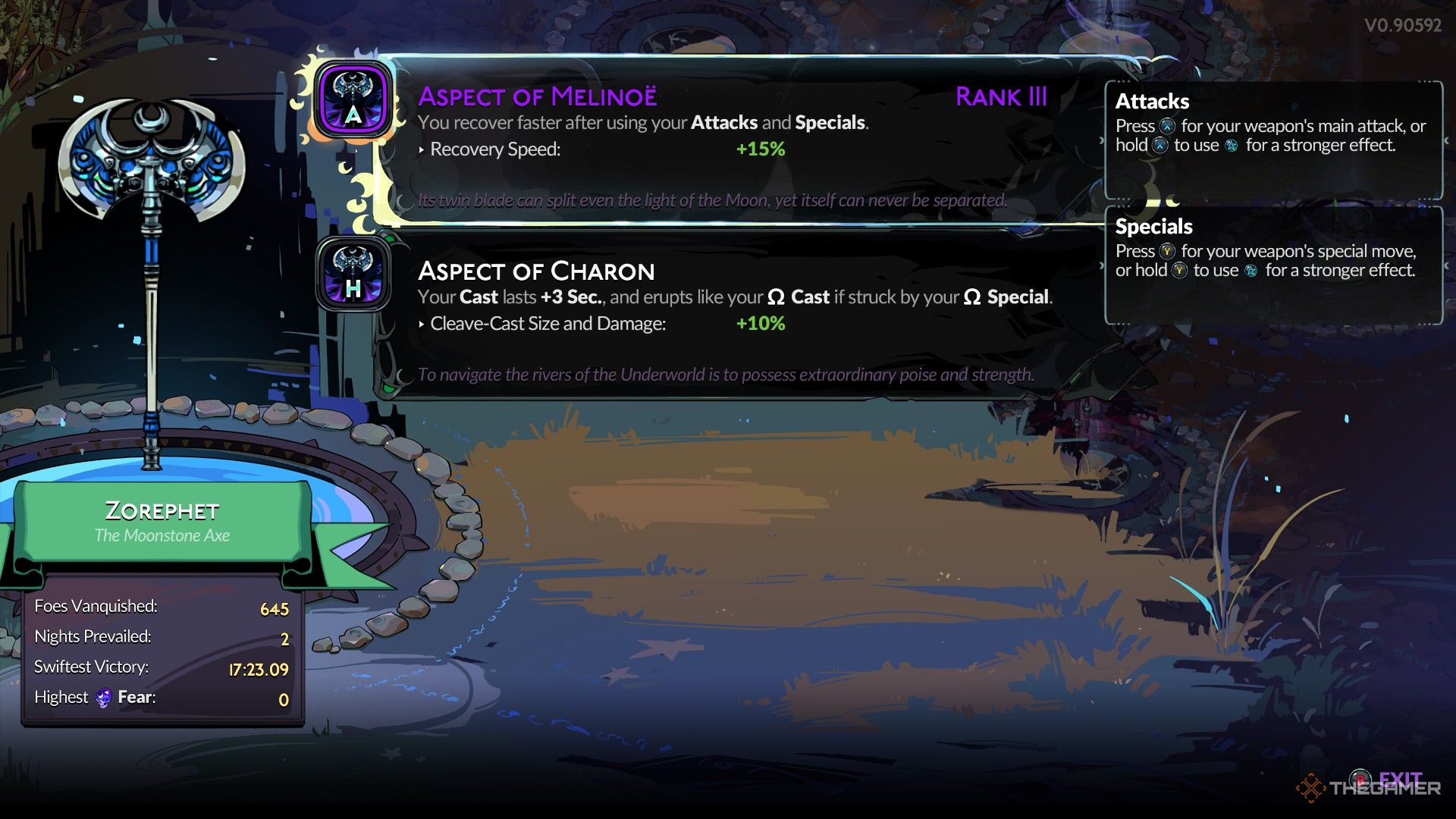Screen dimensions: 1456x819
Task: Click the Aspect of Melinoë axe icon
Action: (353, 99)
